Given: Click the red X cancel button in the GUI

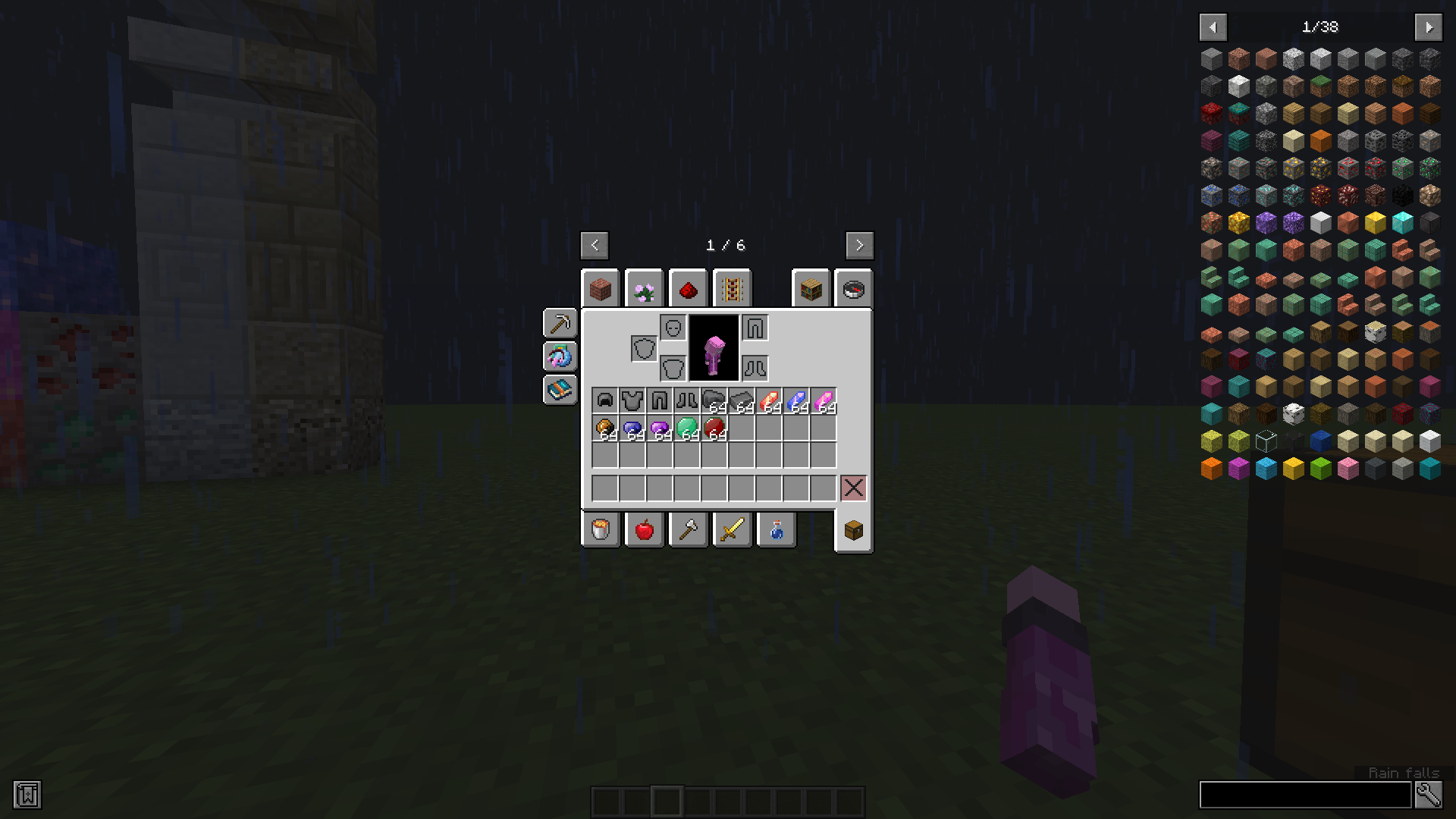Looking at the screenshot, I should 853,488.
